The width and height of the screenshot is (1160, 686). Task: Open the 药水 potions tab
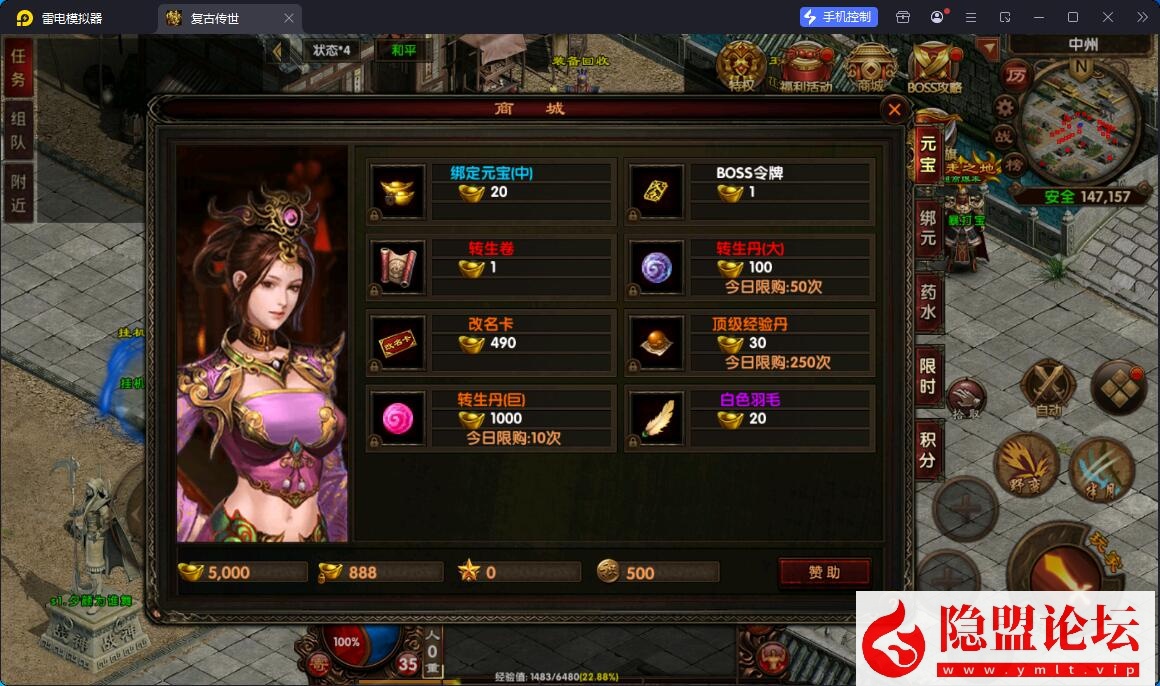click(x=928, y=303)
